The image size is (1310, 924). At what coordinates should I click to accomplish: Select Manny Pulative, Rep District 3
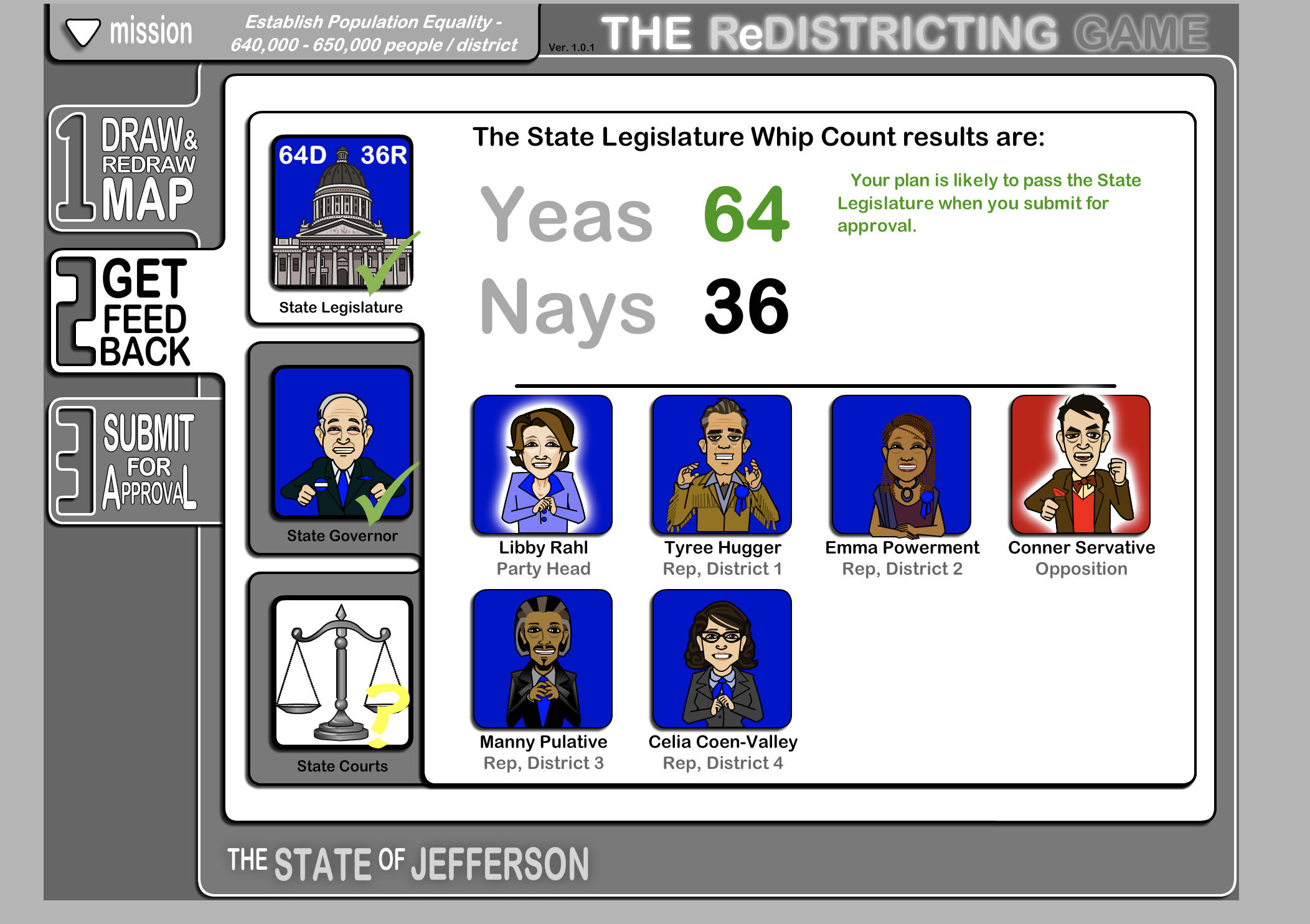coord(542,659)
